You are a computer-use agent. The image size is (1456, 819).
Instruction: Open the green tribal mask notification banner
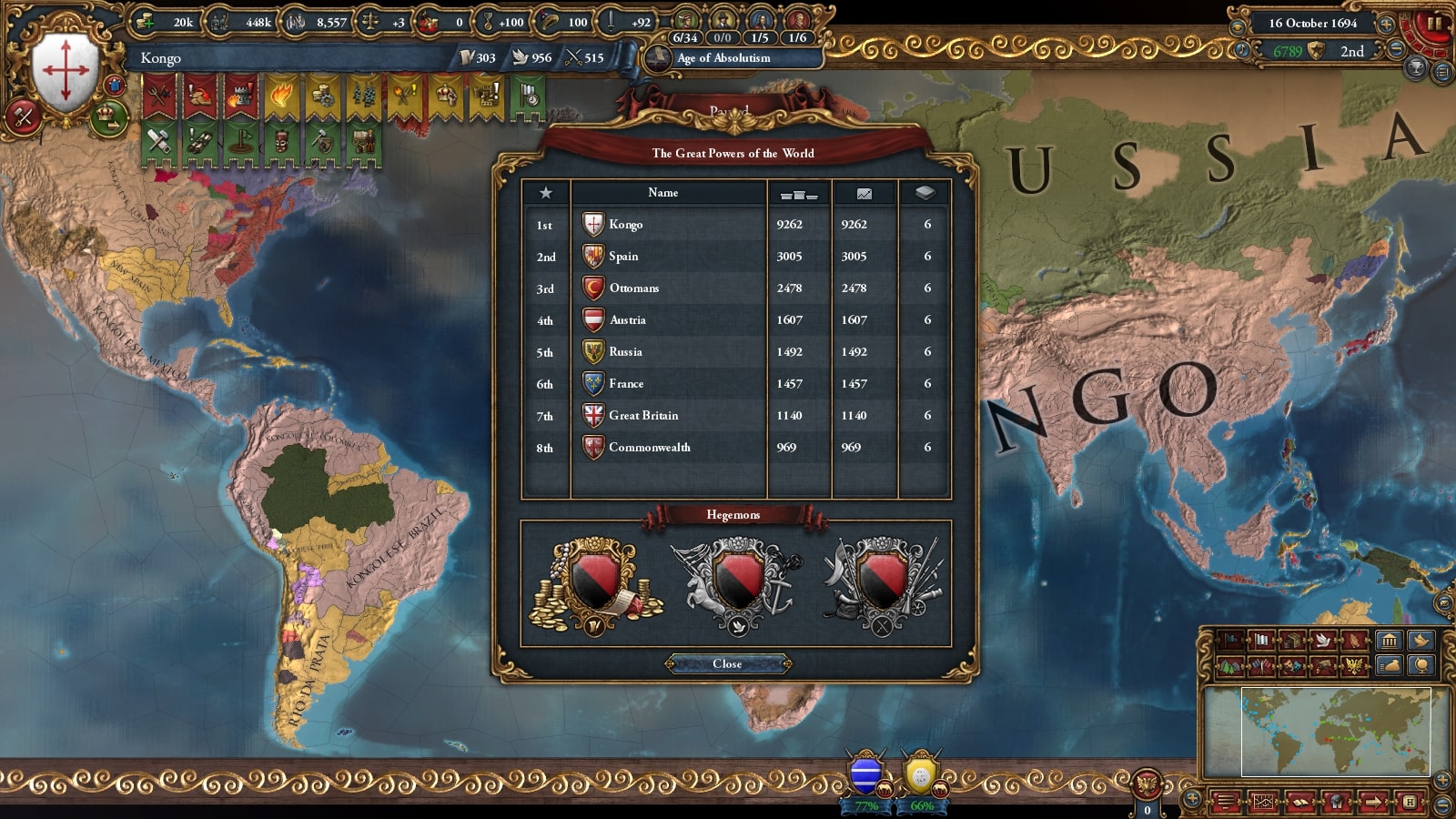coord(282,141)
